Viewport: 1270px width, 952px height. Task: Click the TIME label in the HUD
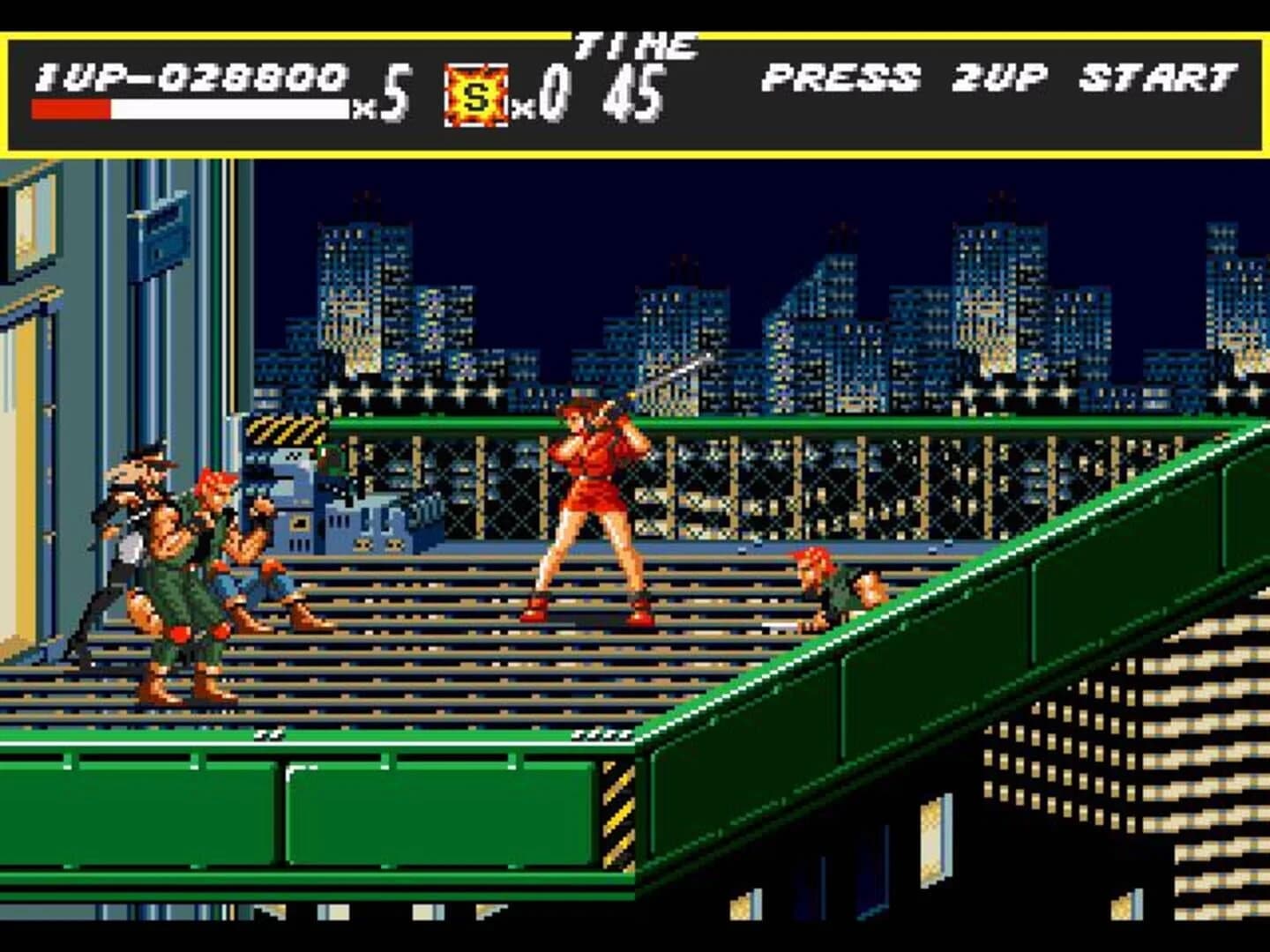click(633, 44)
